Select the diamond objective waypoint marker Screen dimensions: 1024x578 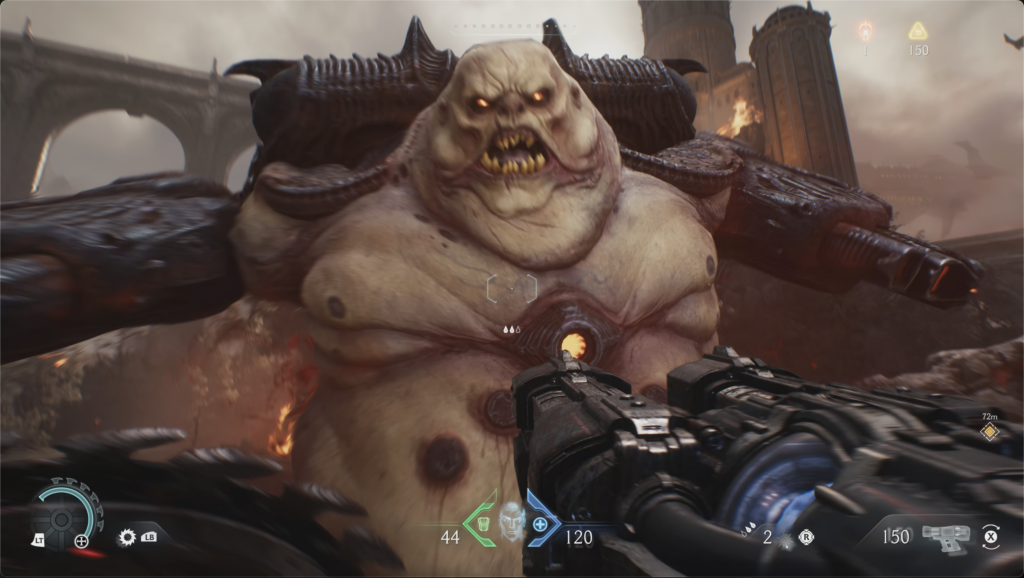[x=989, y=432]
